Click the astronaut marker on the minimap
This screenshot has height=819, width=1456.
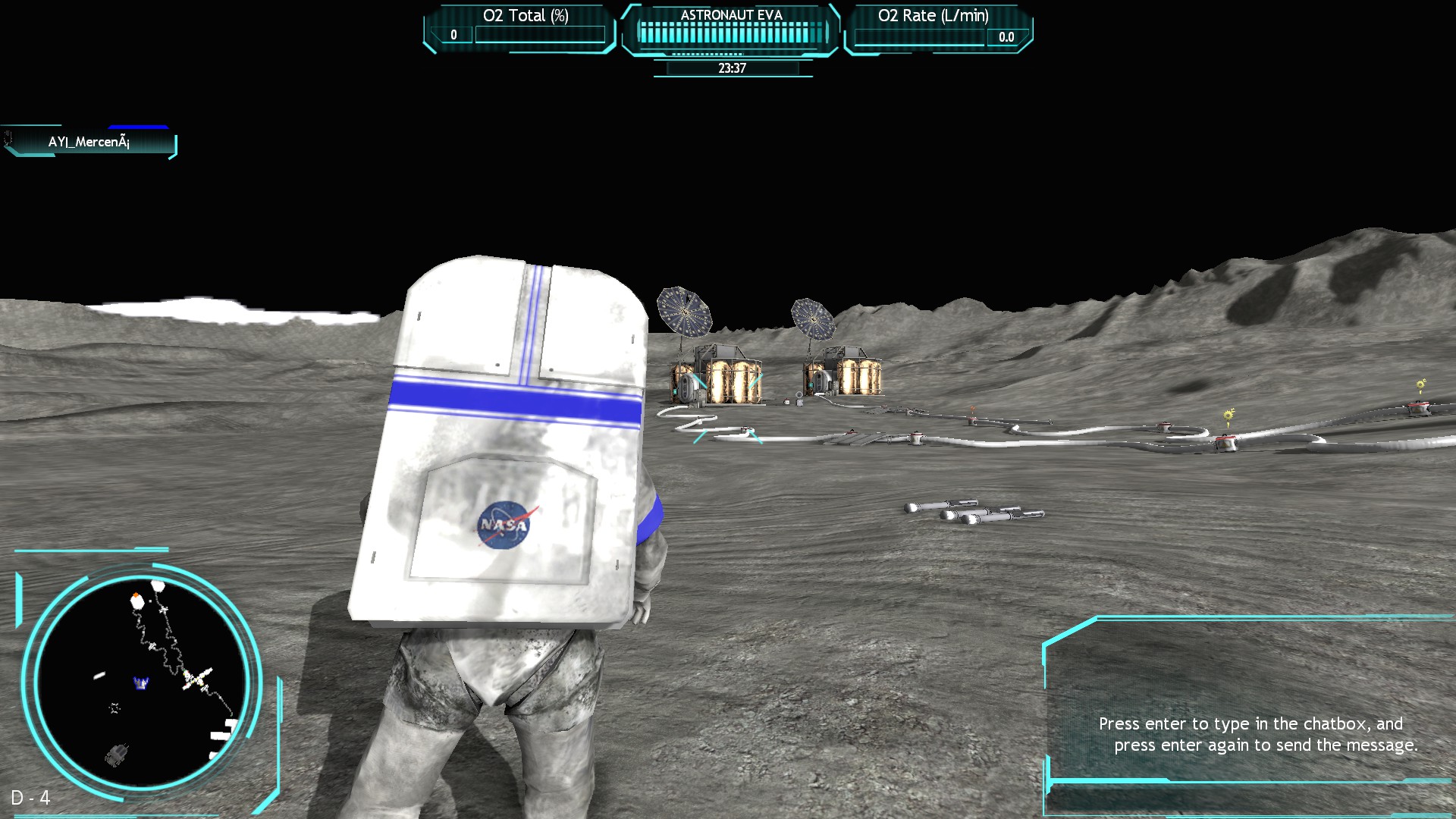140,681
